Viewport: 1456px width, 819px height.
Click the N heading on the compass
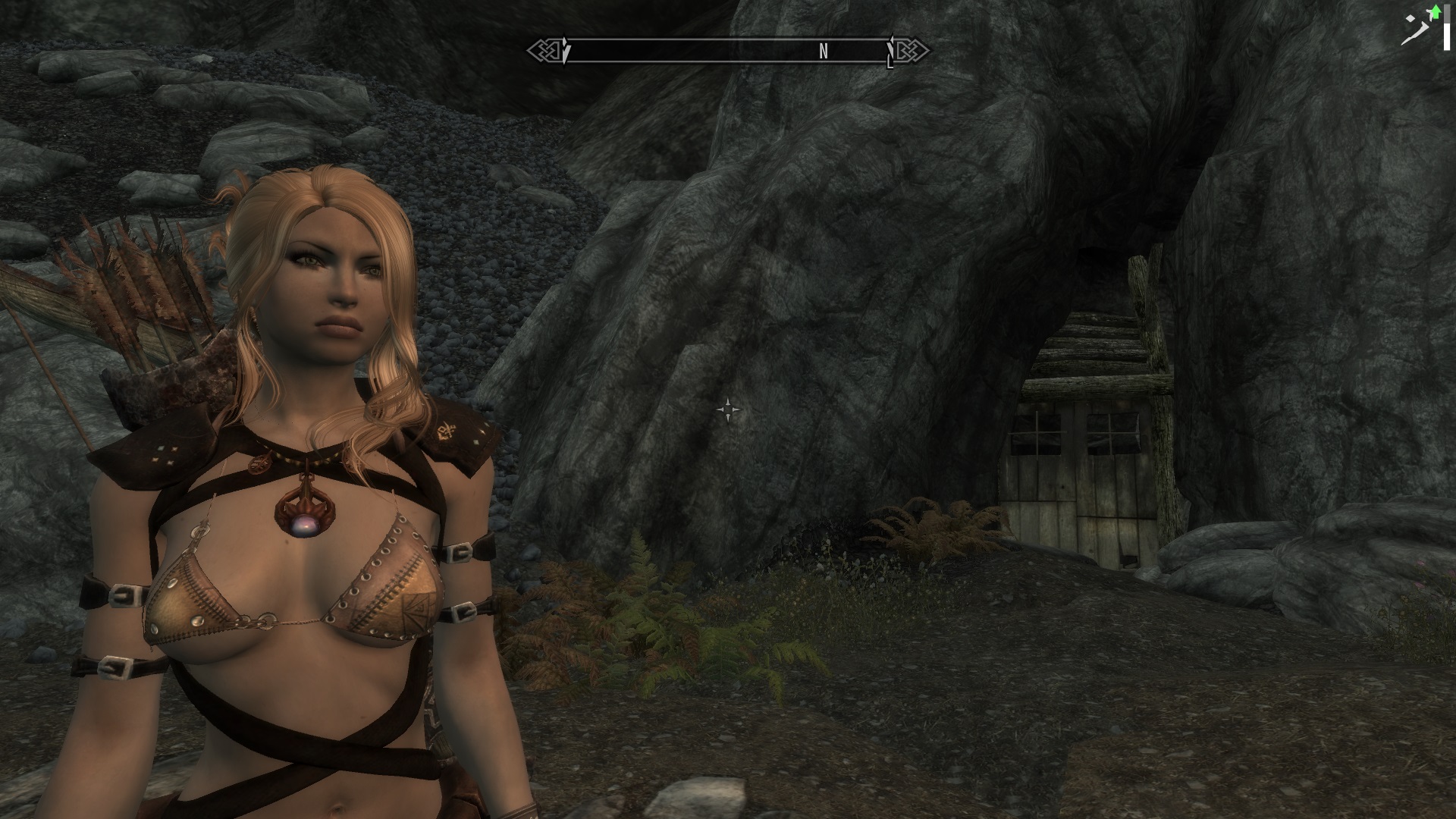pyautogui.click(x=824, y=52)
